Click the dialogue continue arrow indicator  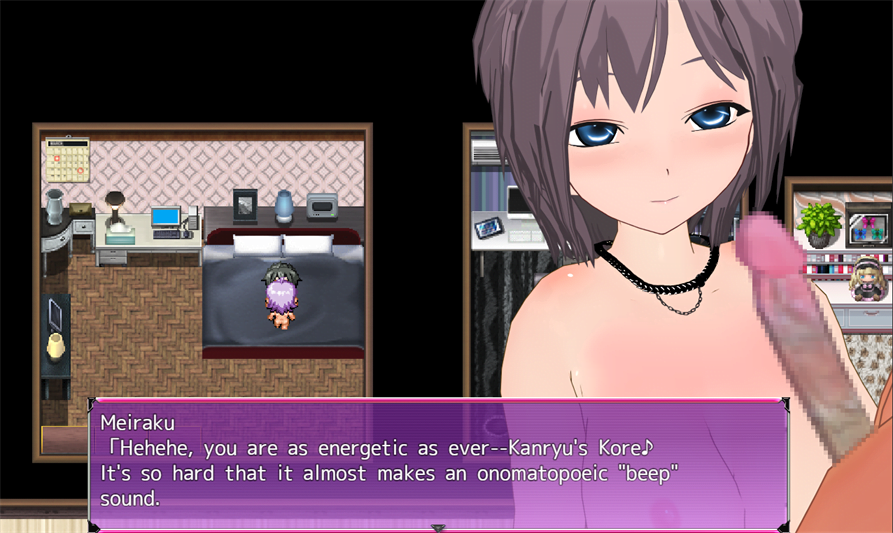tap(437, 527)
